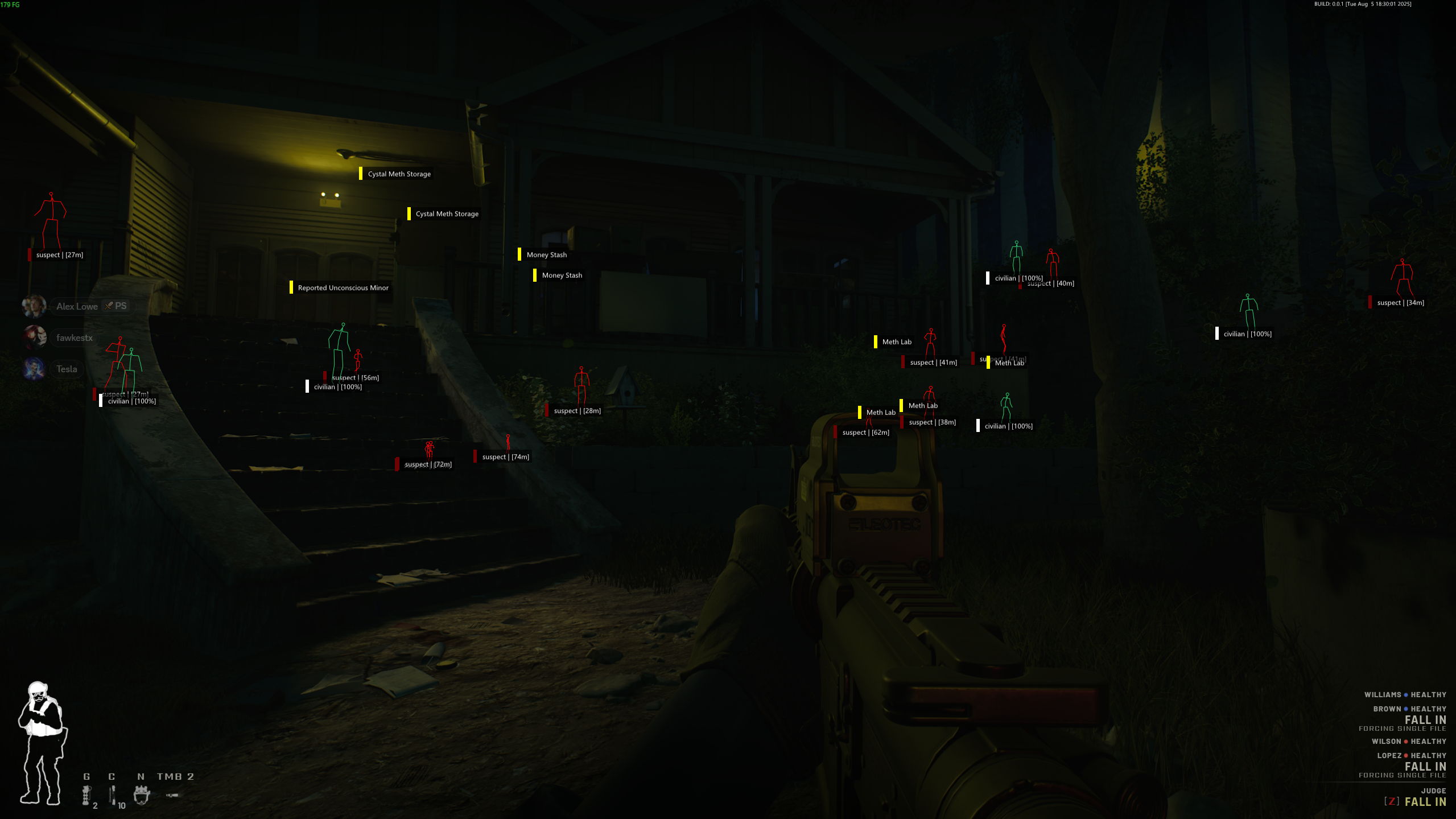Select fawkestx in the voice overlay
Viewport: 1456px width, 819px height.
(x=74, y=338)
